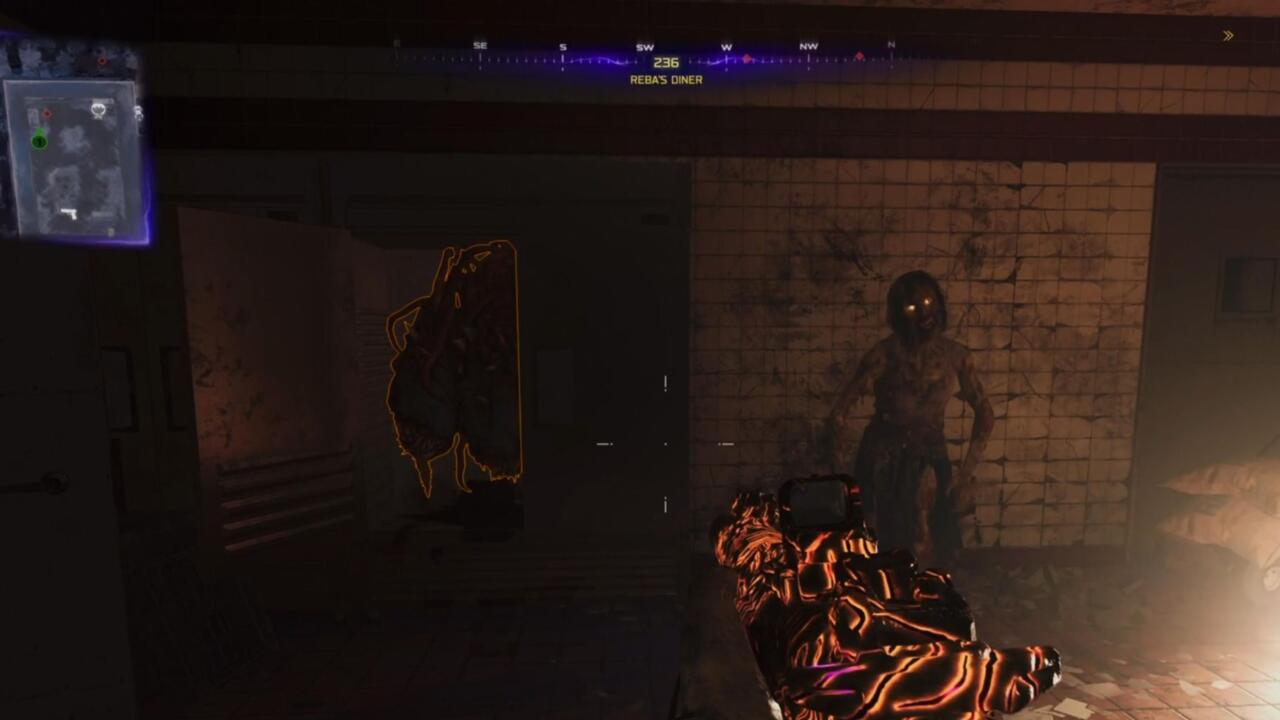The image size is (1280, 720).
Task: Expand the yellow double-chevron in the top-right corner
Action: [1227, 33]
